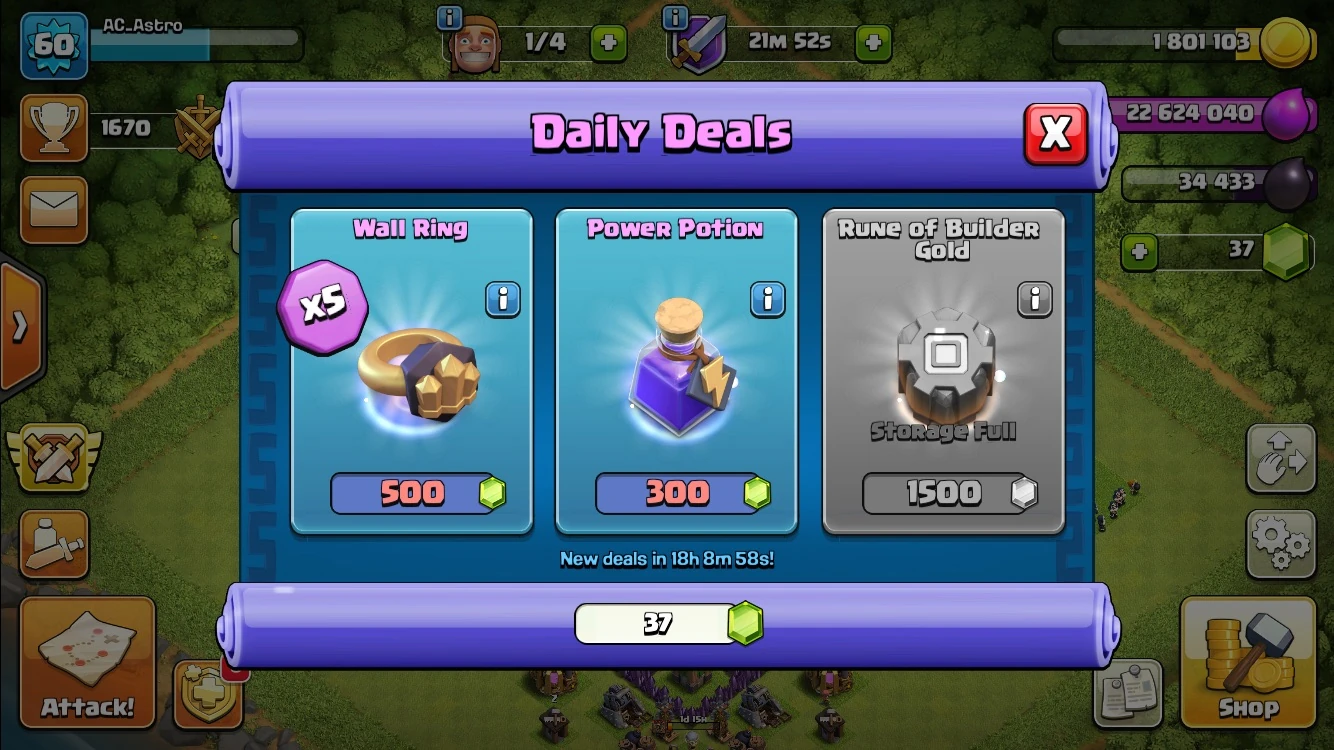The height and width of the screenshot is (750, 1334).
Task: Open the inbox mail icon
Action: coord(54,210)
